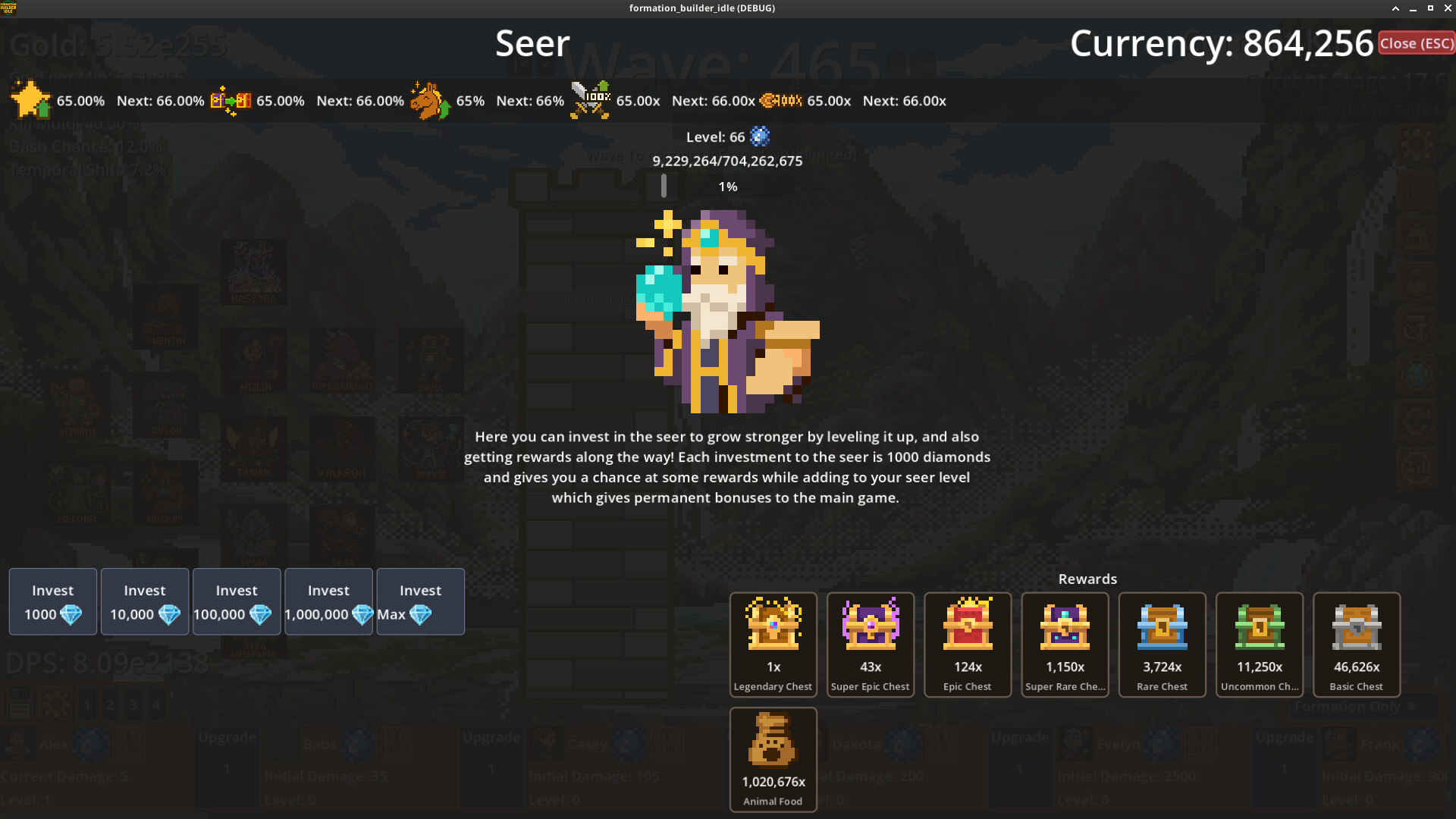Enable formation preset 1

87,704
